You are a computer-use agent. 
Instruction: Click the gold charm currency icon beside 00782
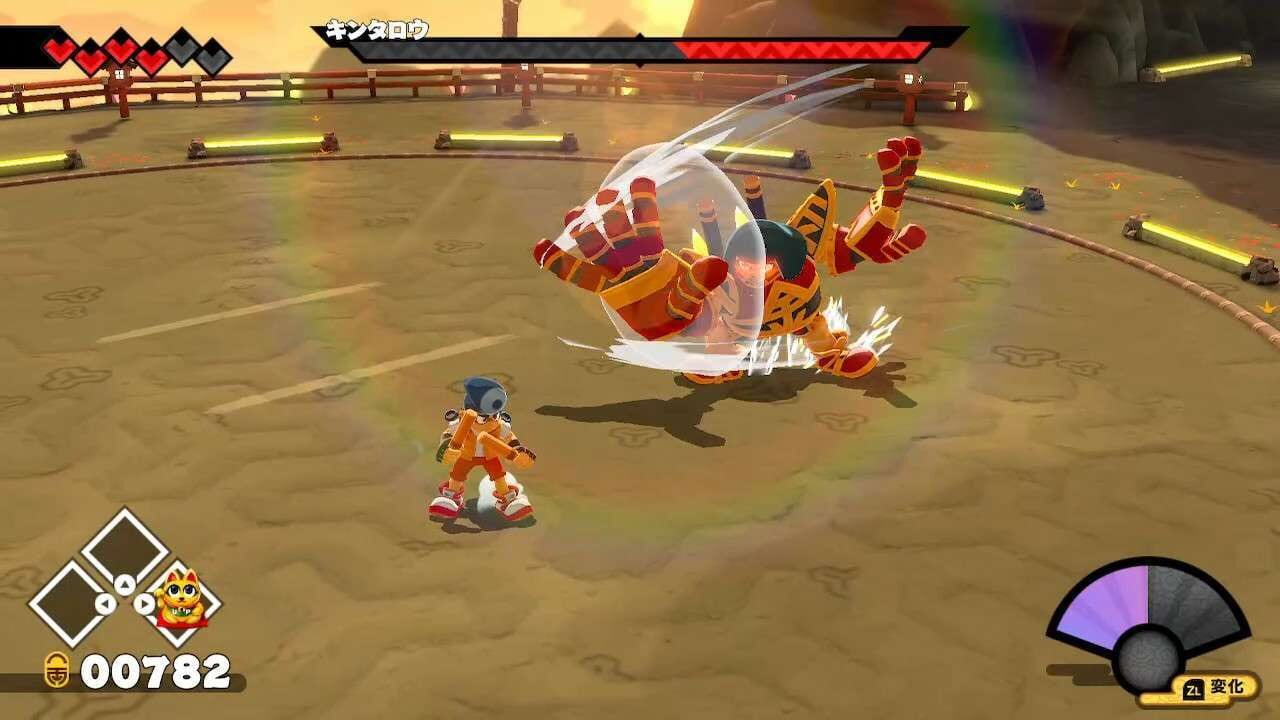point(58,670)
